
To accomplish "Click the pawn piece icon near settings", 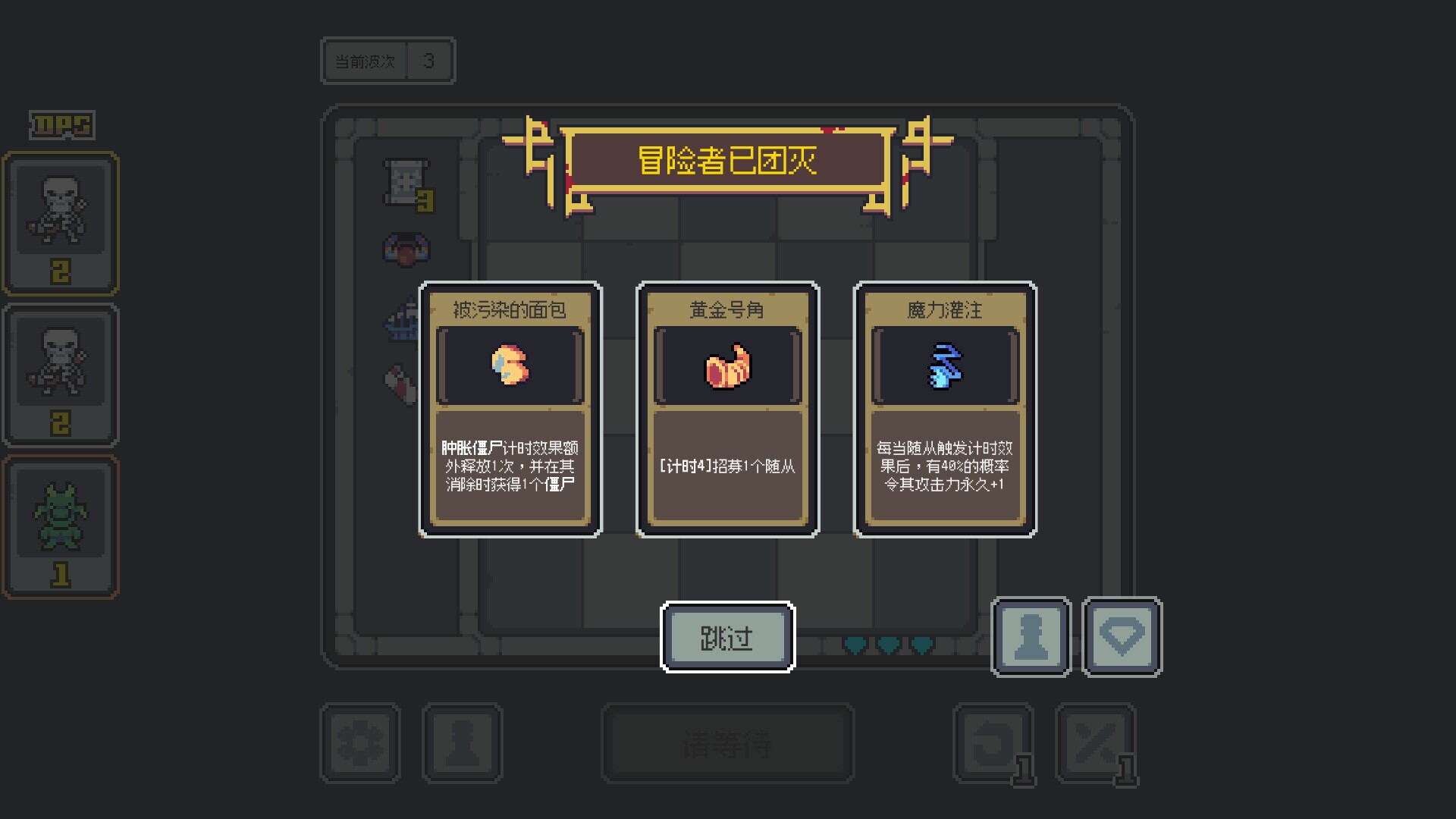I will (463, 742).
